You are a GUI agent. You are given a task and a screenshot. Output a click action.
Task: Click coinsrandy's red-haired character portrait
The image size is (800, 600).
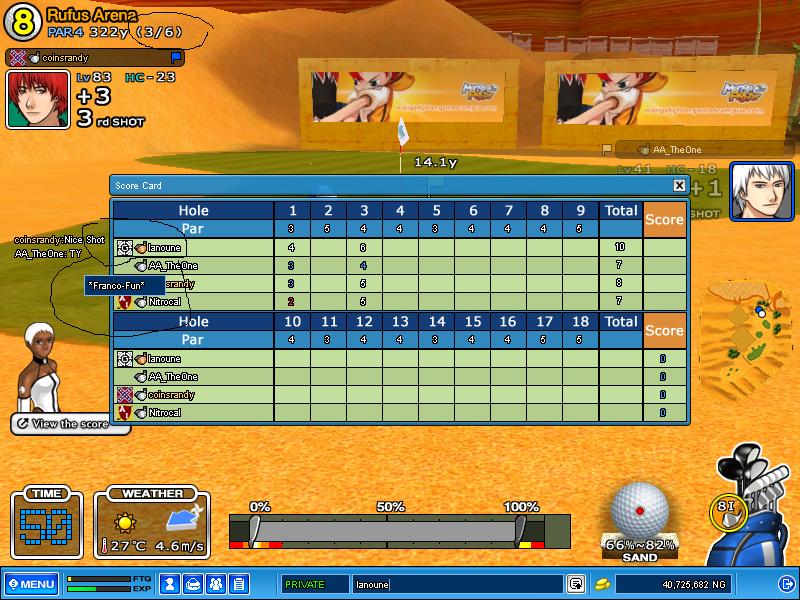(x=38, y=99)
